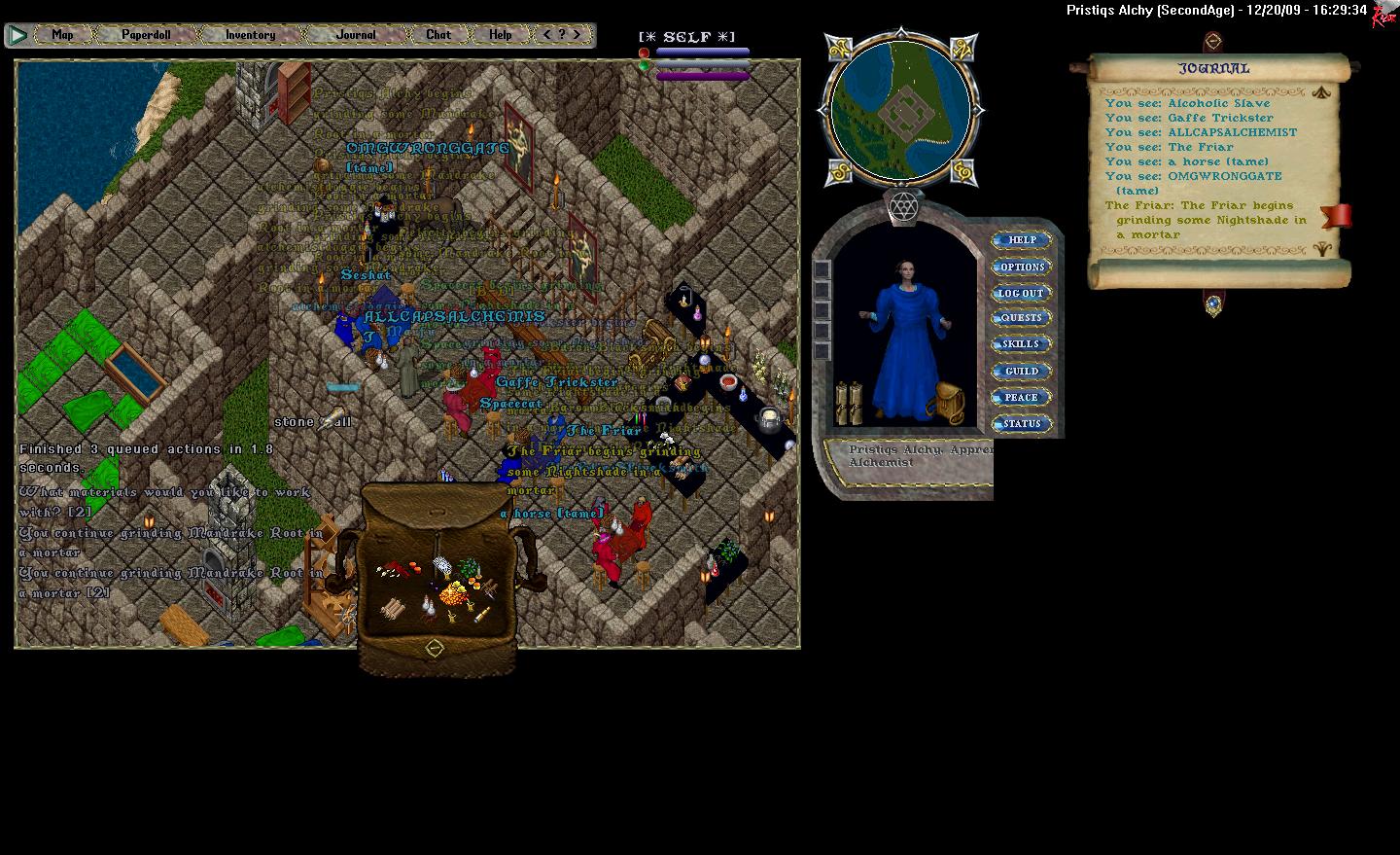1400x855 pixels.
Task: Toggle the PEACE button on paperdoll
Action: pyautogui.click(x=1021, y=397)
